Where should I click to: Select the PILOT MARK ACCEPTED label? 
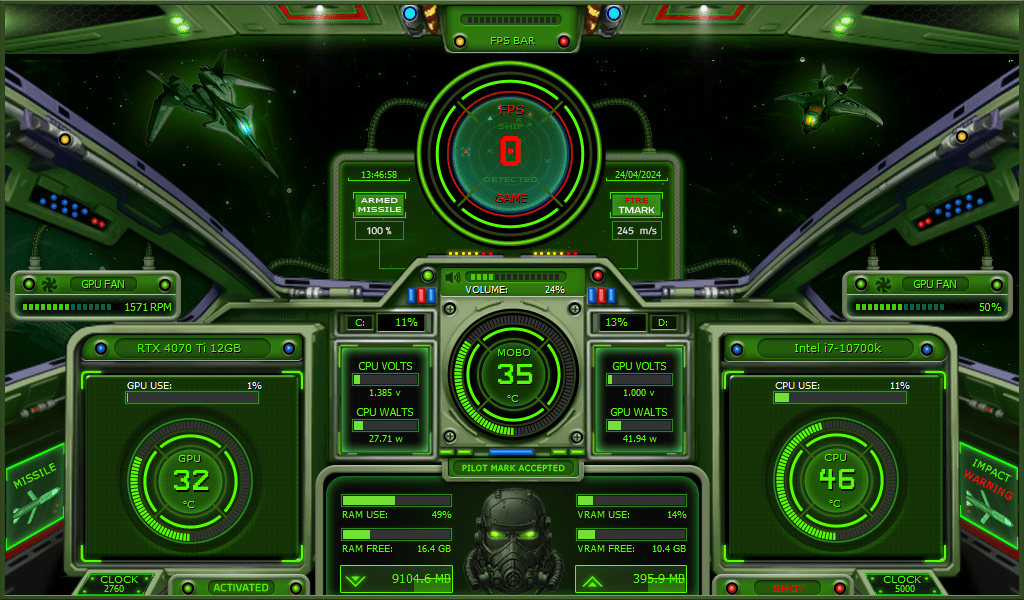pyautogui.click(x=514, y=467)
